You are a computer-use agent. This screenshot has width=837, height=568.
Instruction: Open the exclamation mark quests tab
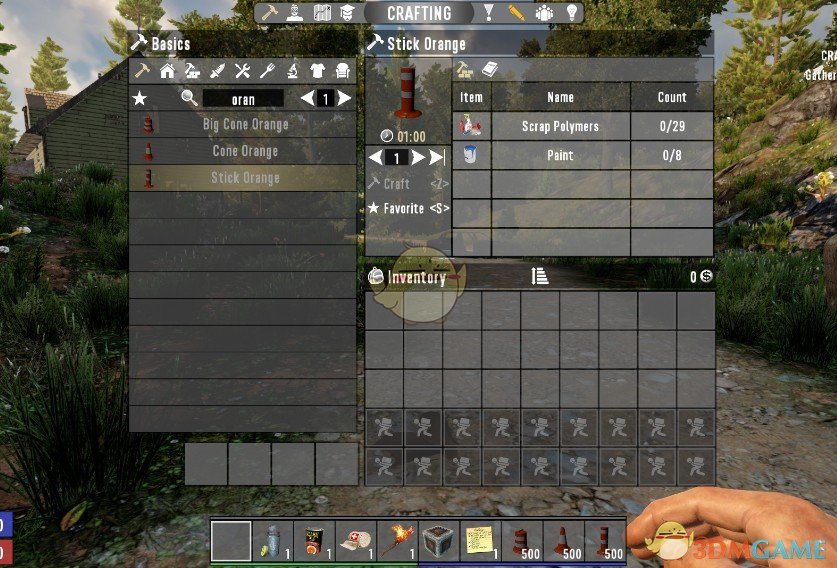coord(489,13)
